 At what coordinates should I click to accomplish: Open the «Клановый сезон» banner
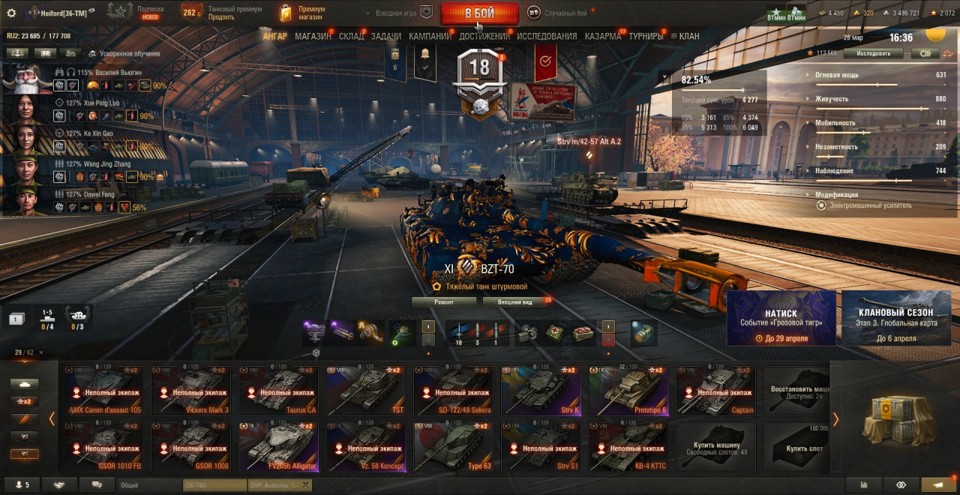pos(896,319)
